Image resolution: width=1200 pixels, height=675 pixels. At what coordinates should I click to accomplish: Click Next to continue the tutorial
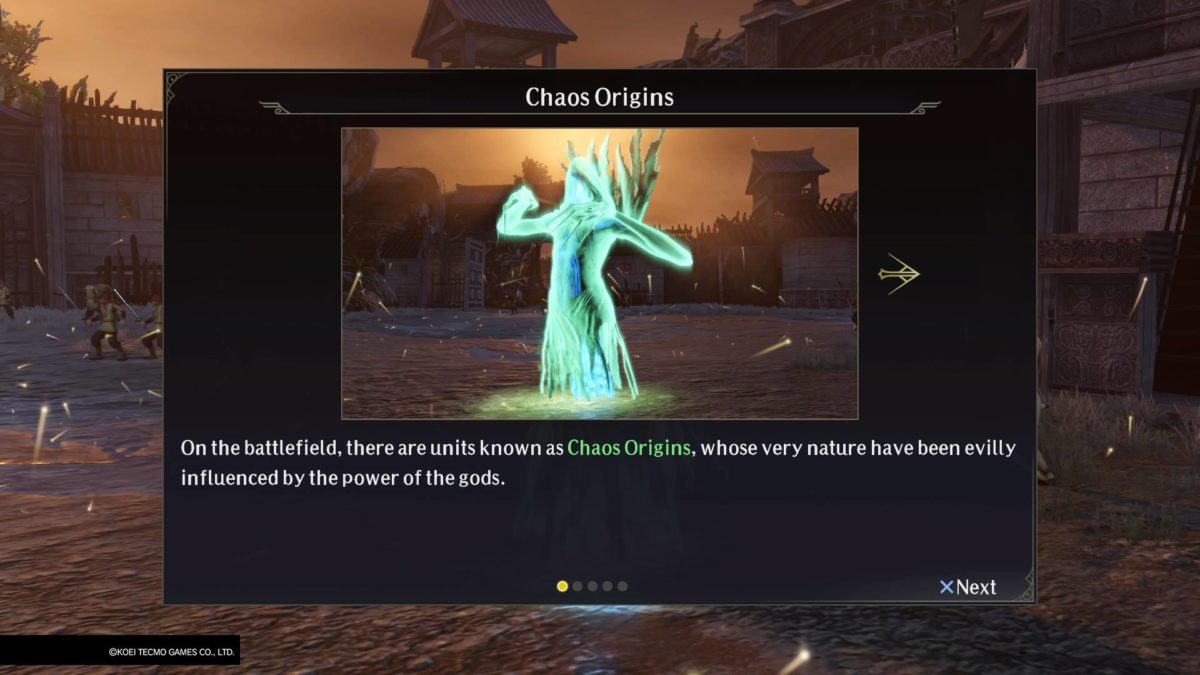pyautogui.click(x=968, y=587)
